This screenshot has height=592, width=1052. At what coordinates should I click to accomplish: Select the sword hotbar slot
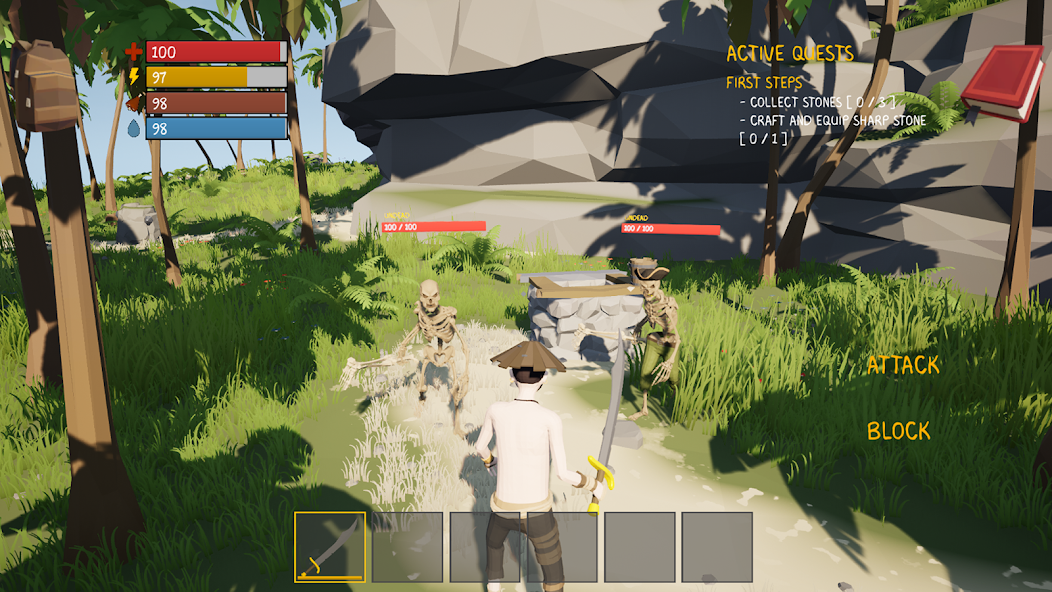pos(330,547)
